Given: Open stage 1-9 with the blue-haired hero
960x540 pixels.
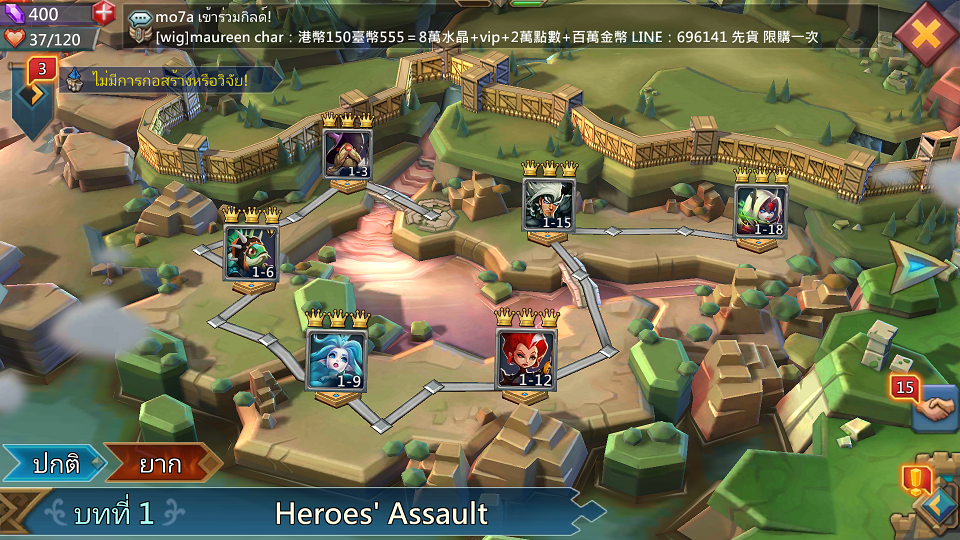Looking at the screenshot, I should (x=335, y=360).
